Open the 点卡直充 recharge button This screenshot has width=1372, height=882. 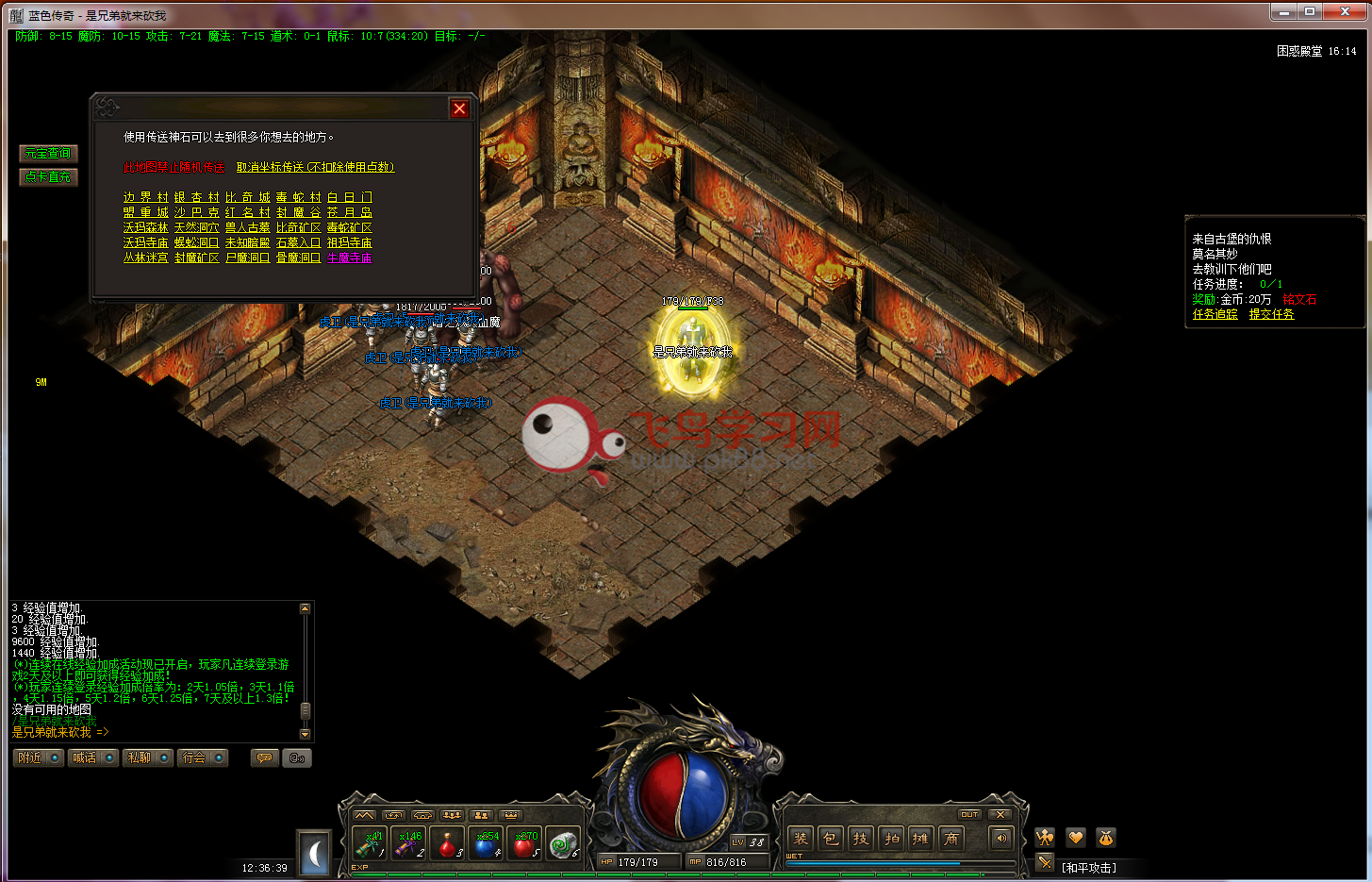pyautogui.click(x=47, y=176)
